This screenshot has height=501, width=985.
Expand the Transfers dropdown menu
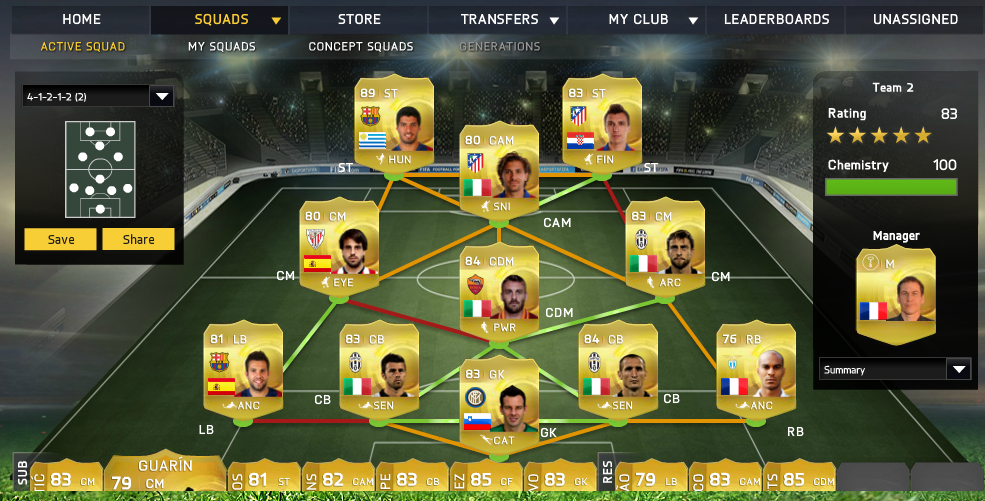(x=512, y=19)
